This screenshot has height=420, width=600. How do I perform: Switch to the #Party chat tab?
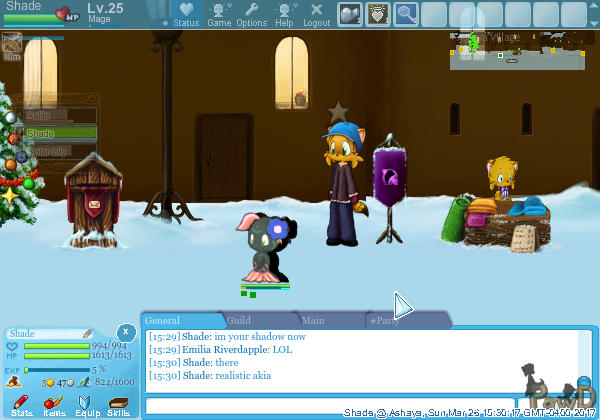coord(384,321)
